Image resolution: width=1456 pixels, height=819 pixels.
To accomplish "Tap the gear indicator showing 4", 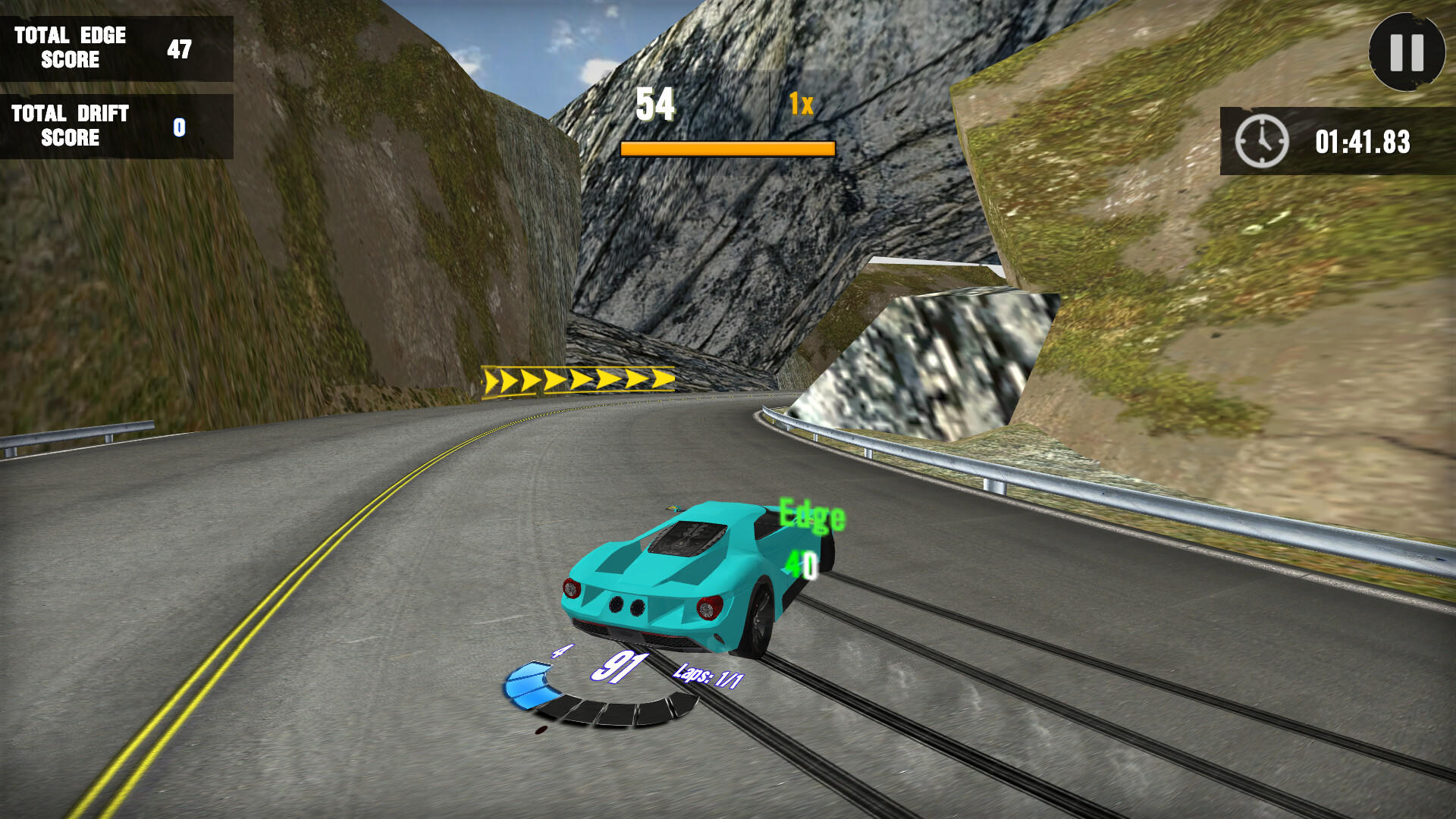I will pos(561,650).
